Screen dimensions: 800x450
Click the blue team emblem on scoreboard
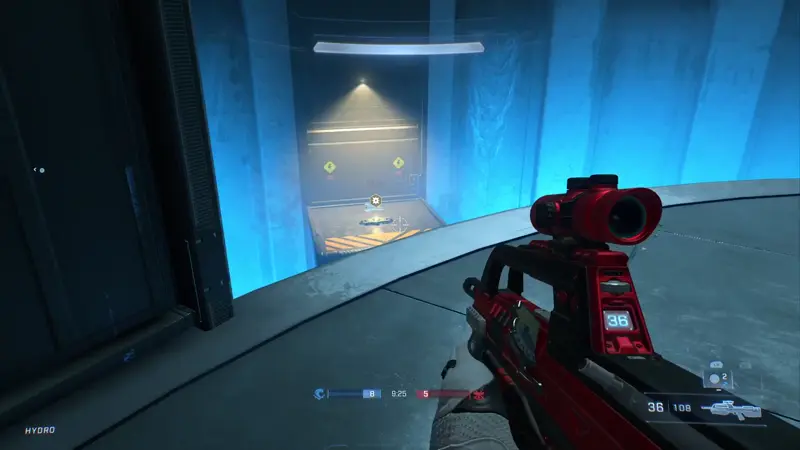coord(320,394)
